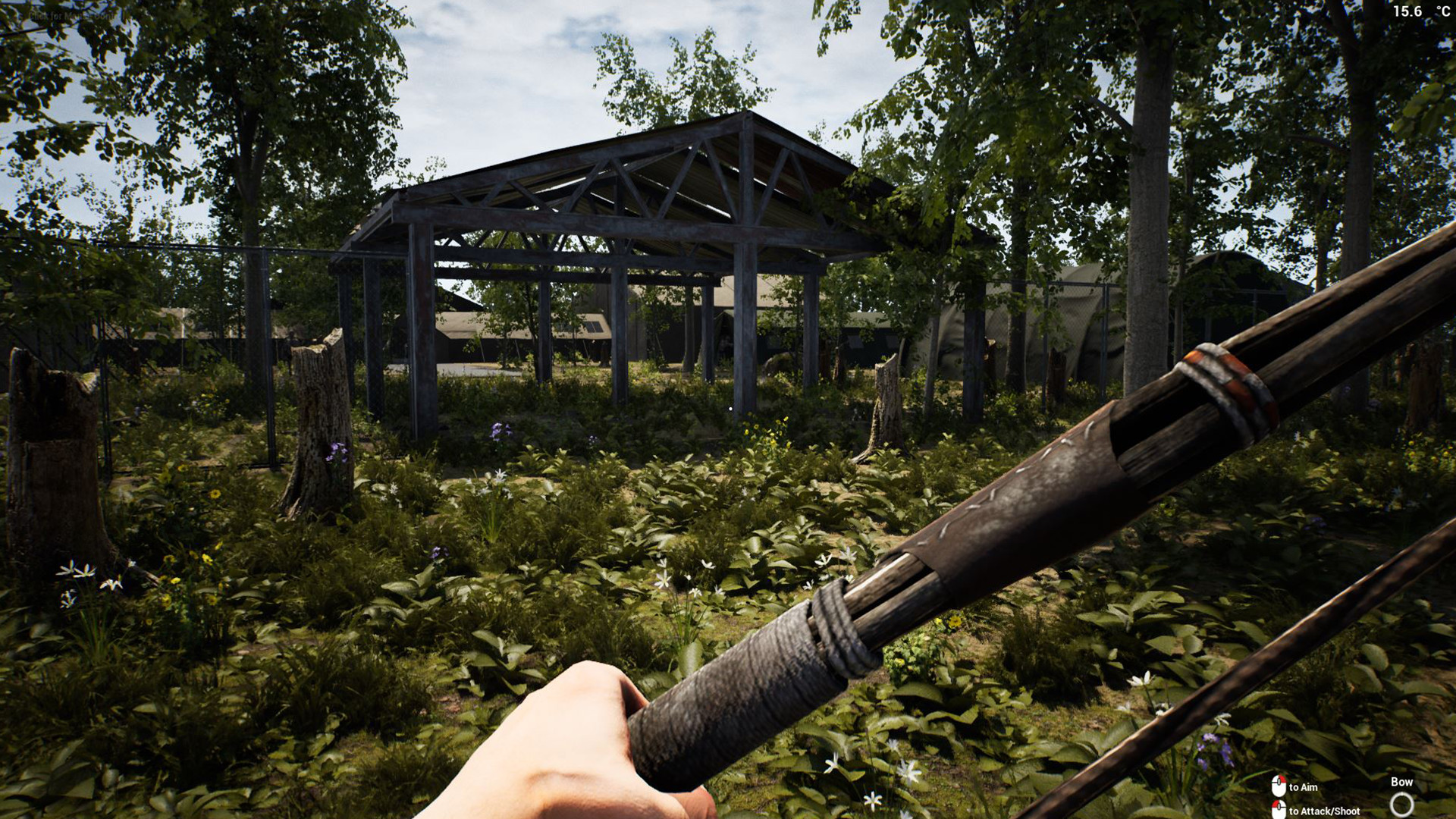Click the 'Bow' weapon name label

point(1402,781)
